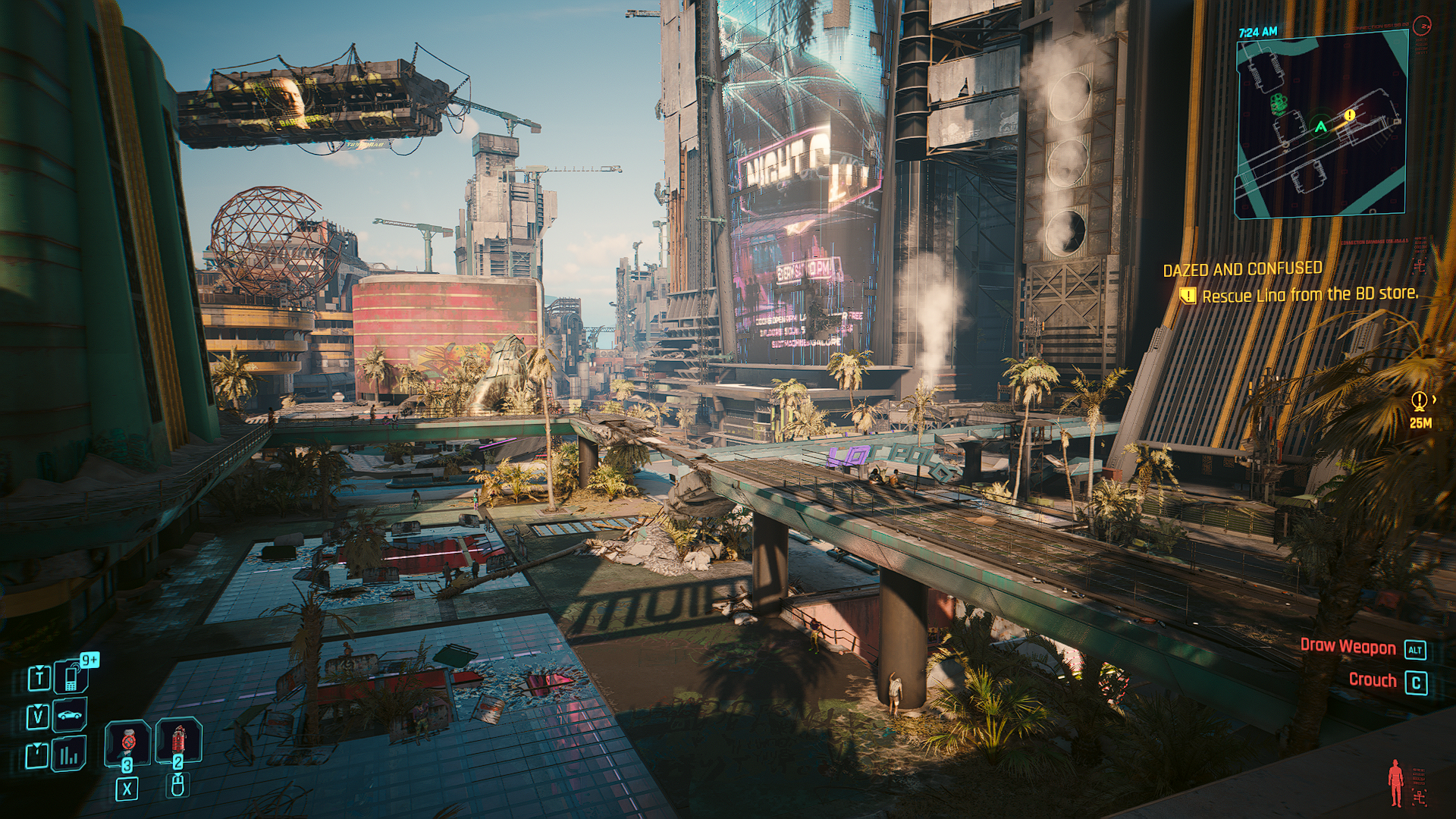Open the radio bars icon

(x=70, y=755)
